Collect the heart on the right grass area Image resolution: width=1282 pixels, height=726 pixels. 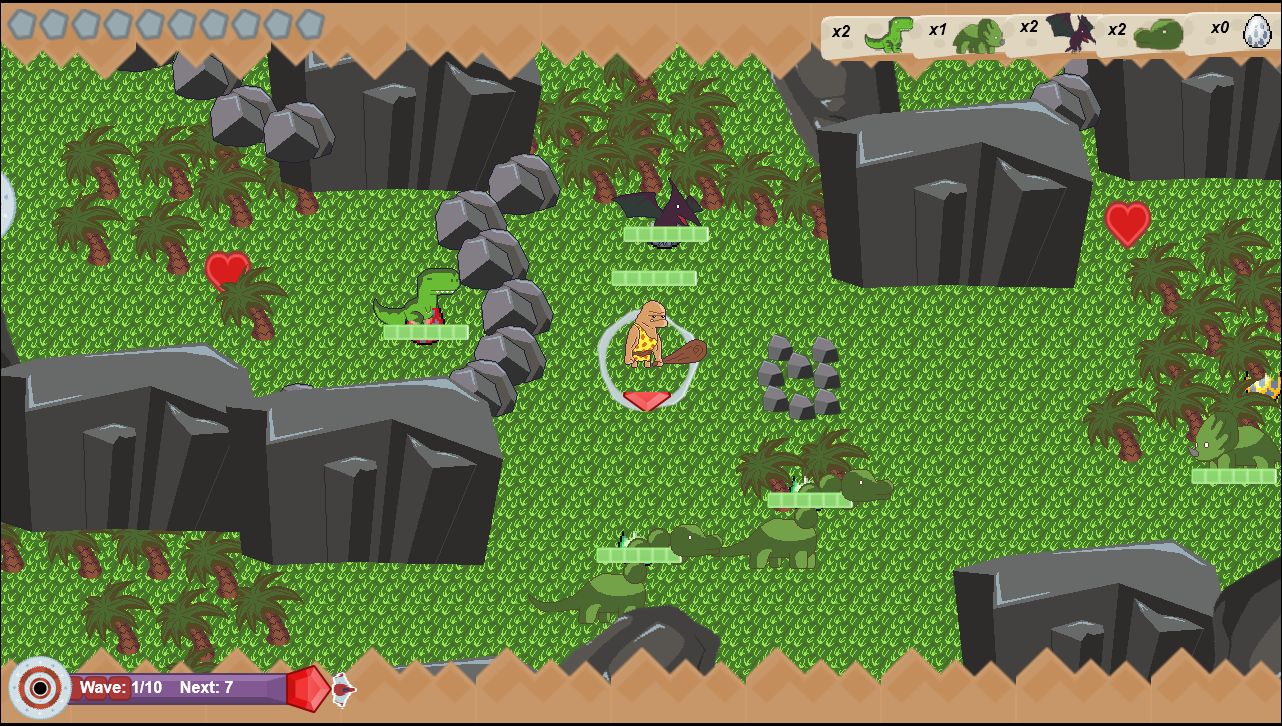(1126, 223)
